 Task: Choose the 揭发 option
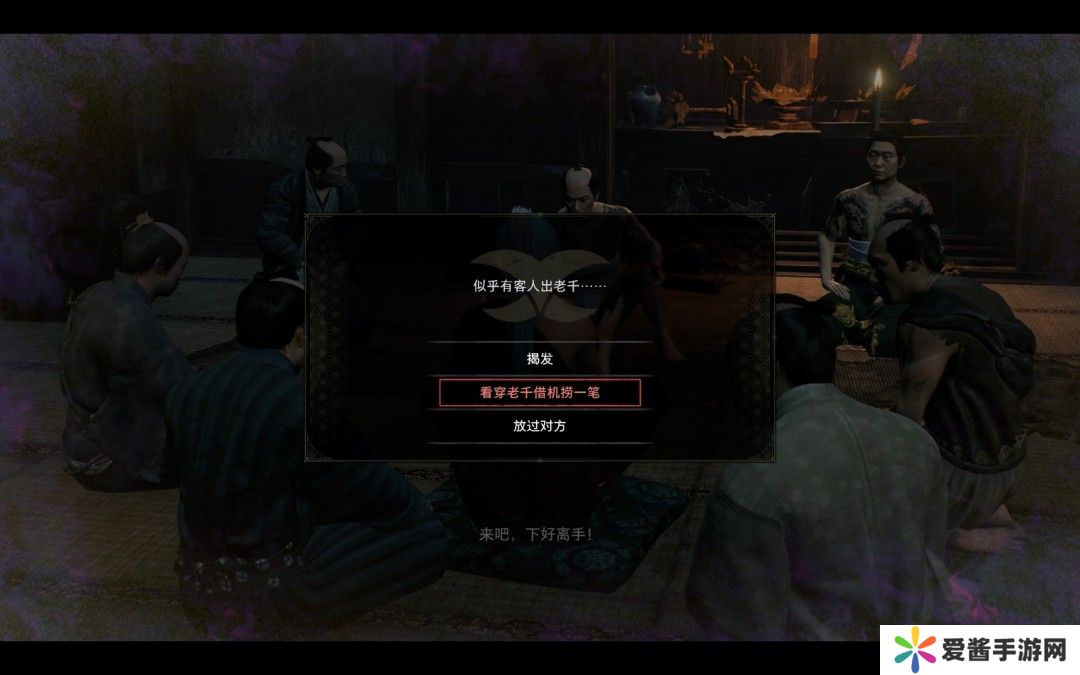tap(539, 359)
